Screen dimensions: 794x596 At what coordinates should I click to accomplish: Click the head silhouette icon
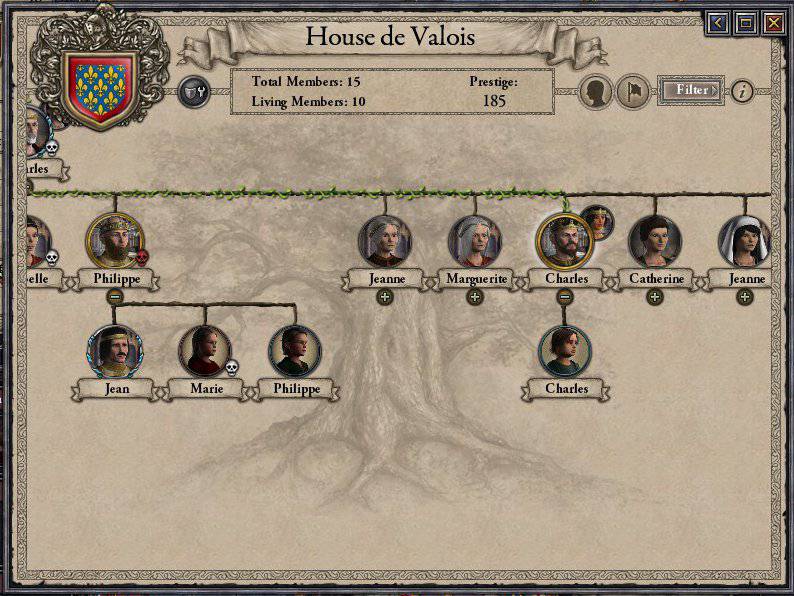coord(597,91)
